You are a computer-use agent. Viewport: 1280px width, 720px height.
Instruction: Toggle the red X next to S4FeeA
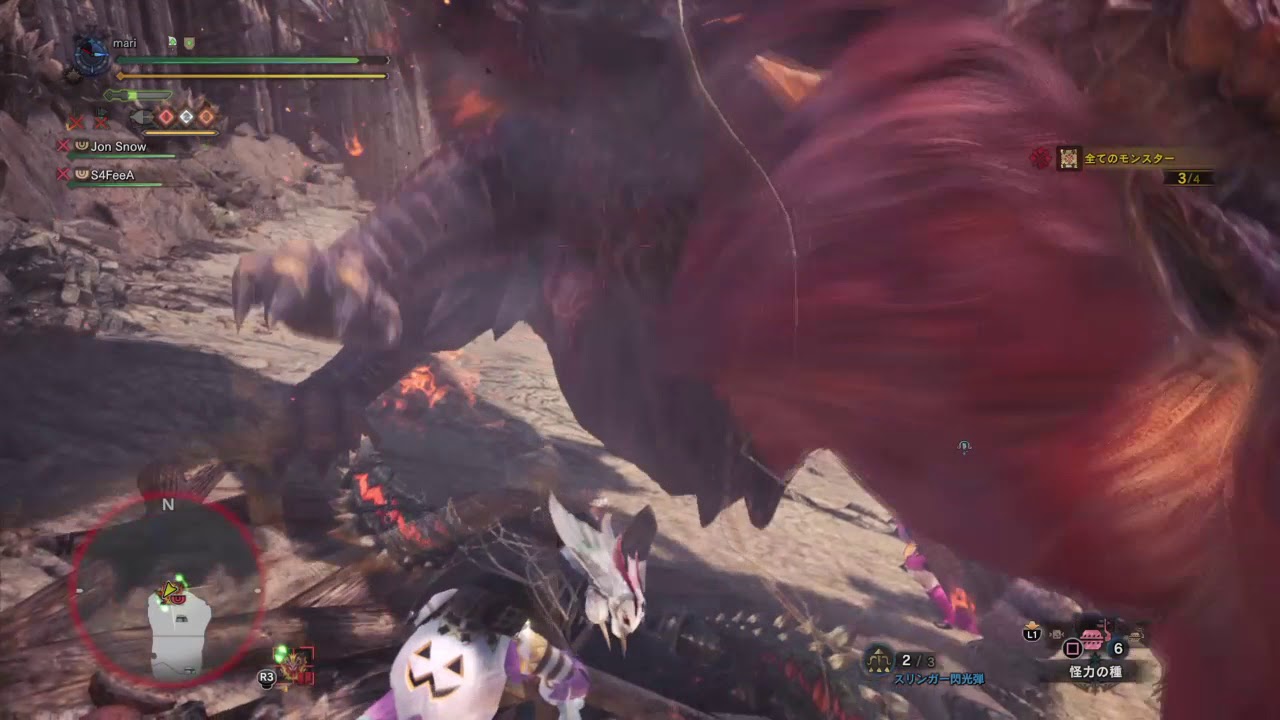(64, 173)
